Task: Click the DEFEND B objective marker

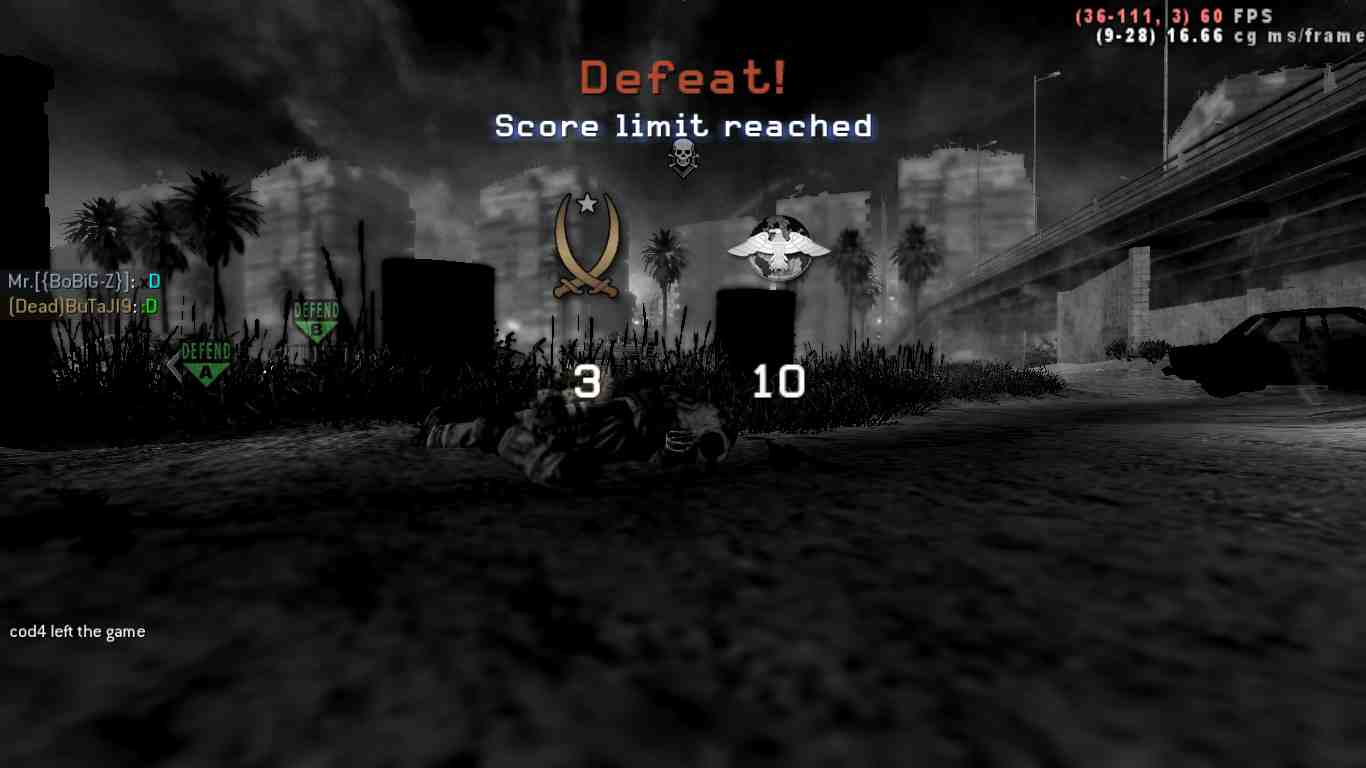Action: pyautogui.click(x=316, y=316)
